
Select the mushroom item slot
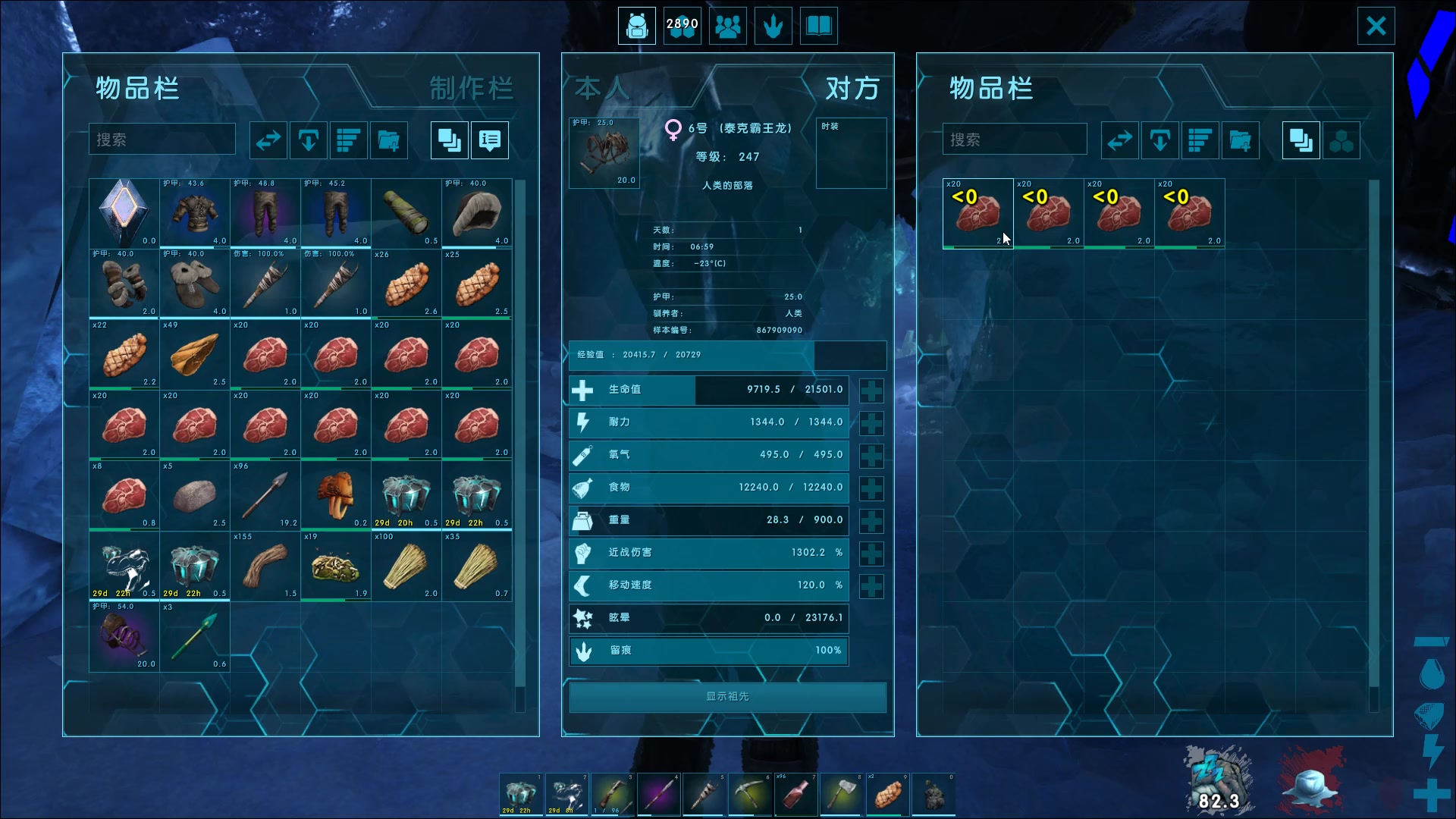pos(336,496)
